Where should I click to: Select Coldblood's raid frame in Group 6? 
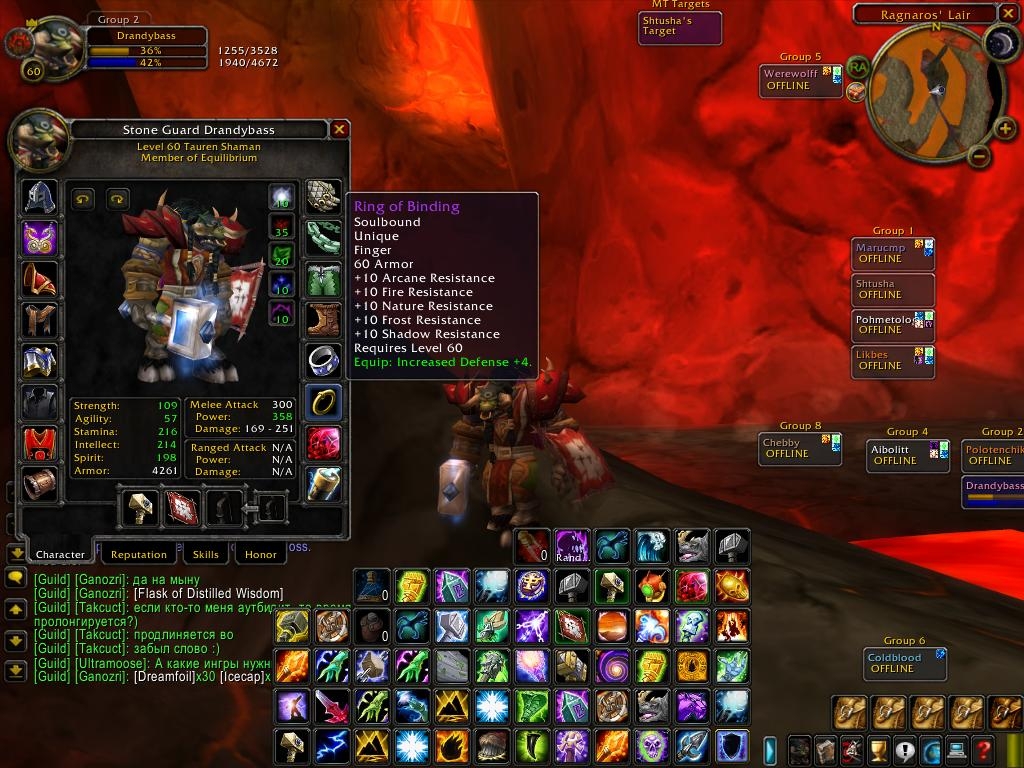click(x=904, y=663)
